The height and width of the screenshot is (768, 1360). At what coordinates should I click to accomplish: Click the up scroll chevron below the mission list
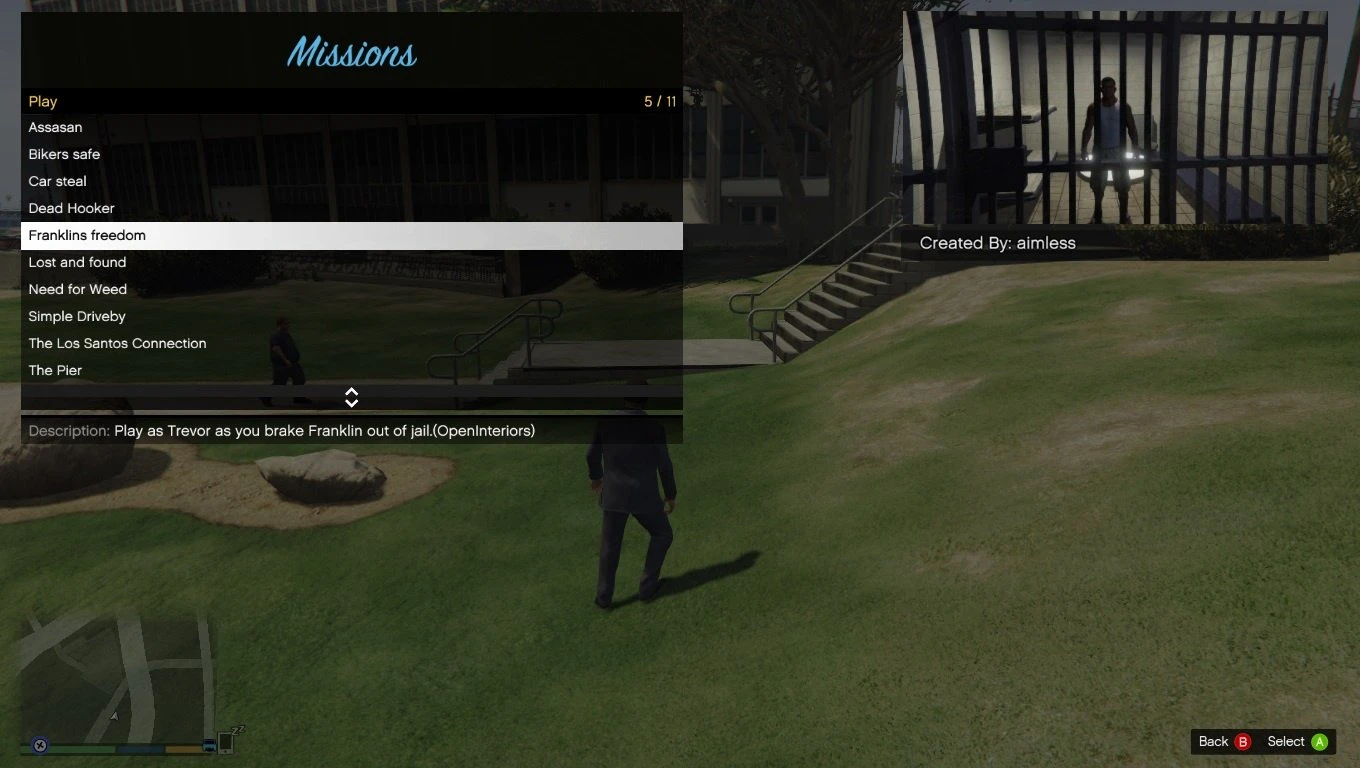click(351, 393)
